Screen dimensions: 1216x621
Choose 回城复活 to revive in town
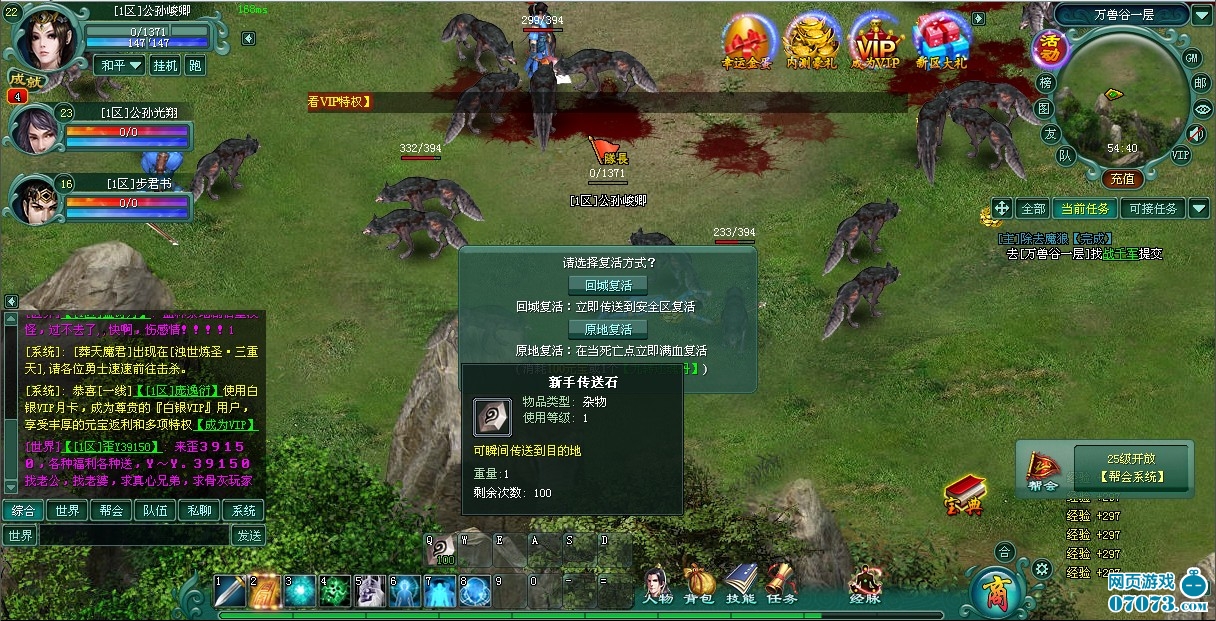(608, 285)
